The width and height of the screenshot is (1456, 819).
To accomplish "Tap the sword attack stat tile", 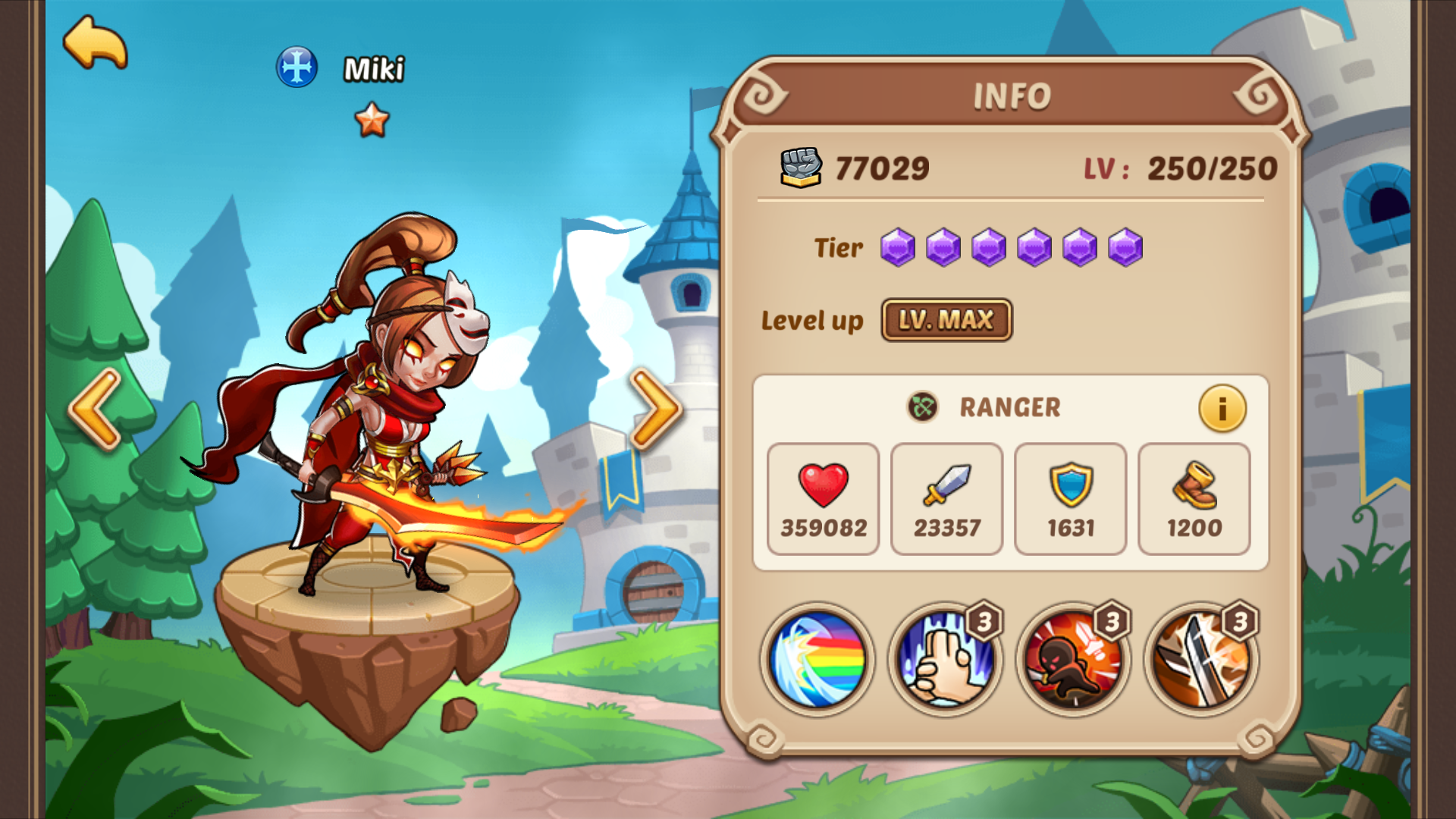I will pyautogui.click(x=947, y=499).
